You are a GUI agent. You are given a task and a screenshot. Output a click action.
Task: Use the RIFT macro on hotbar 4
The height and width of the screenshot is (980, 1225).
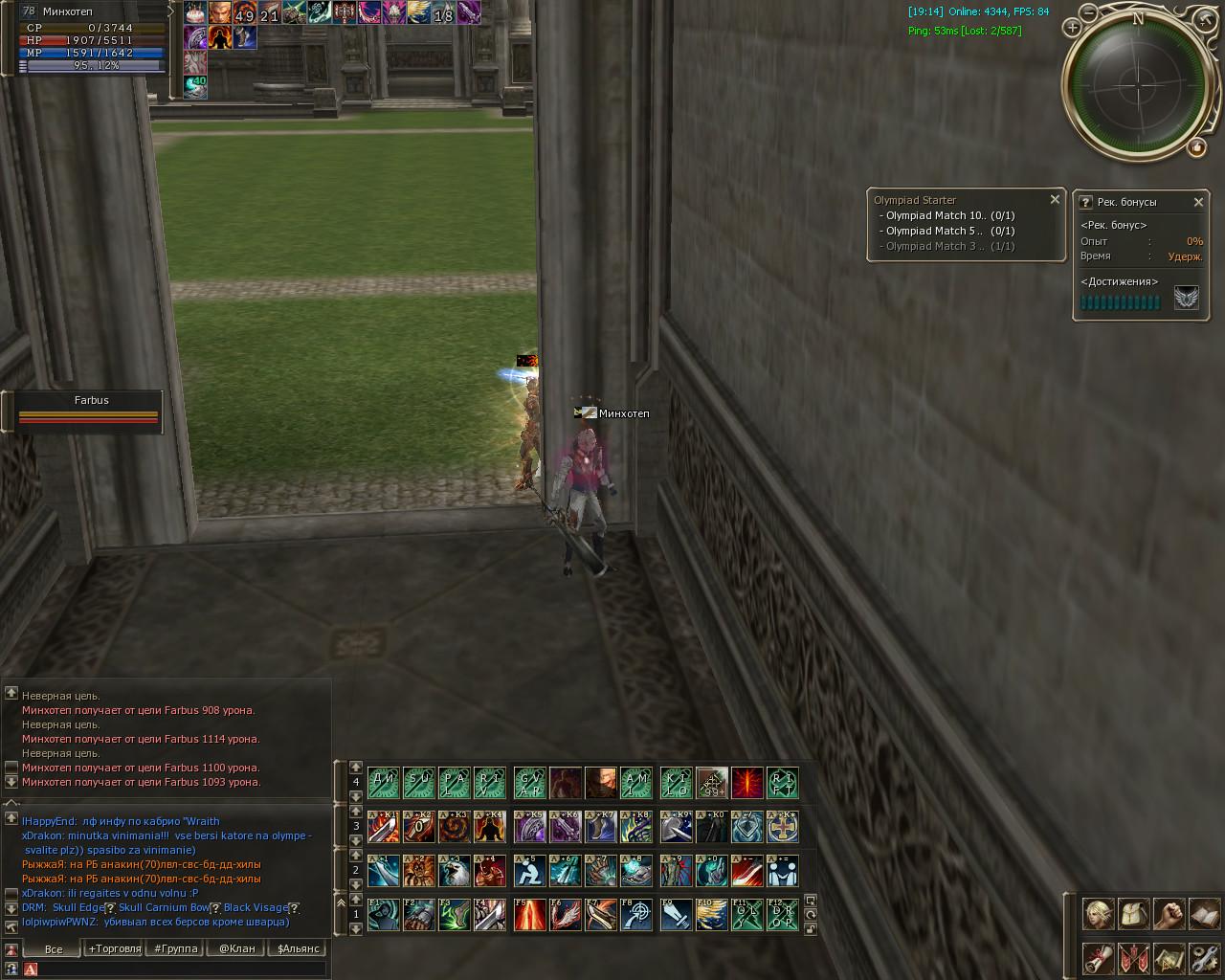[783, 783]
